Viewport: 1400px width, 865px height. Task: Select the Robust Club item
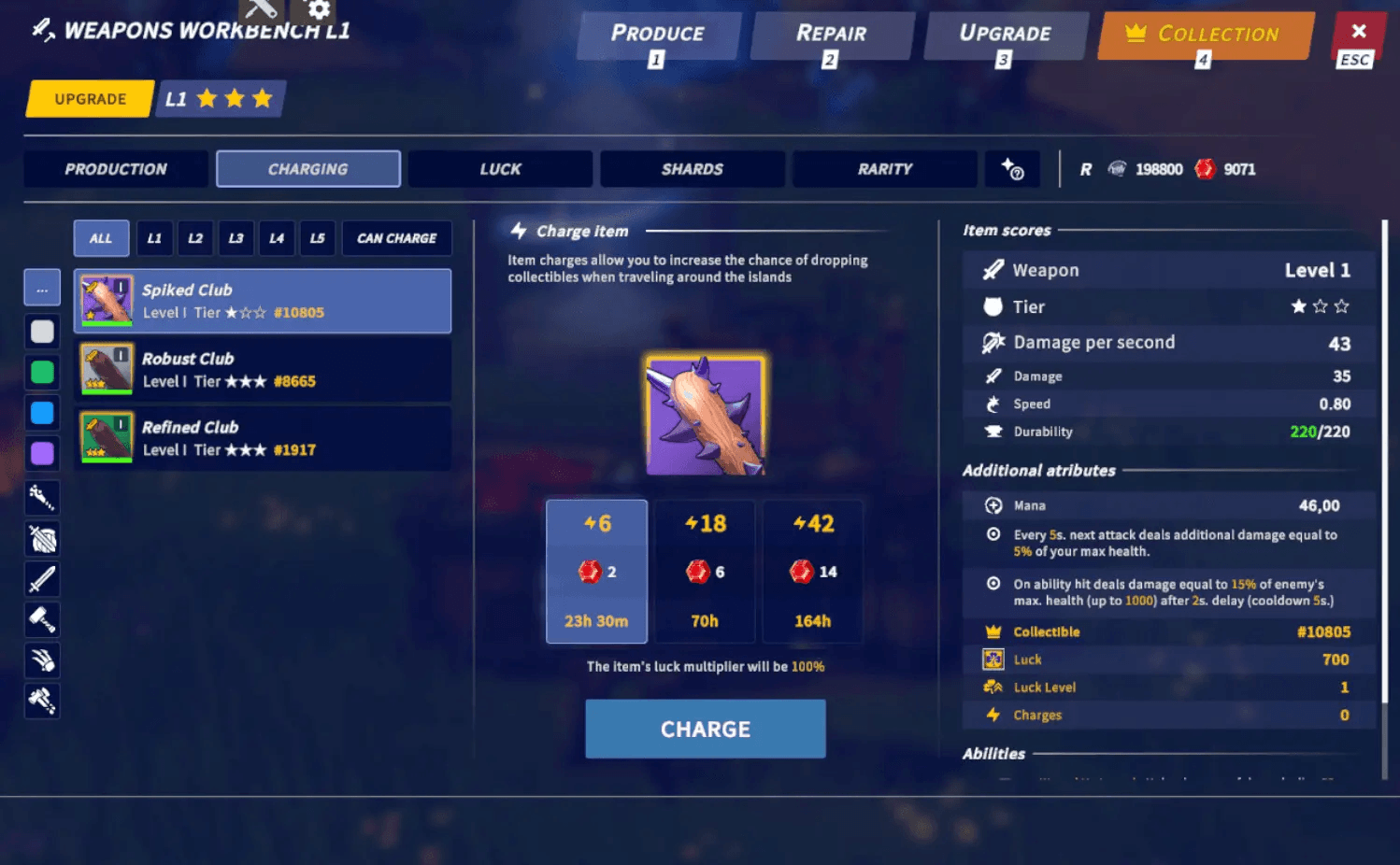tap(263, 370)
